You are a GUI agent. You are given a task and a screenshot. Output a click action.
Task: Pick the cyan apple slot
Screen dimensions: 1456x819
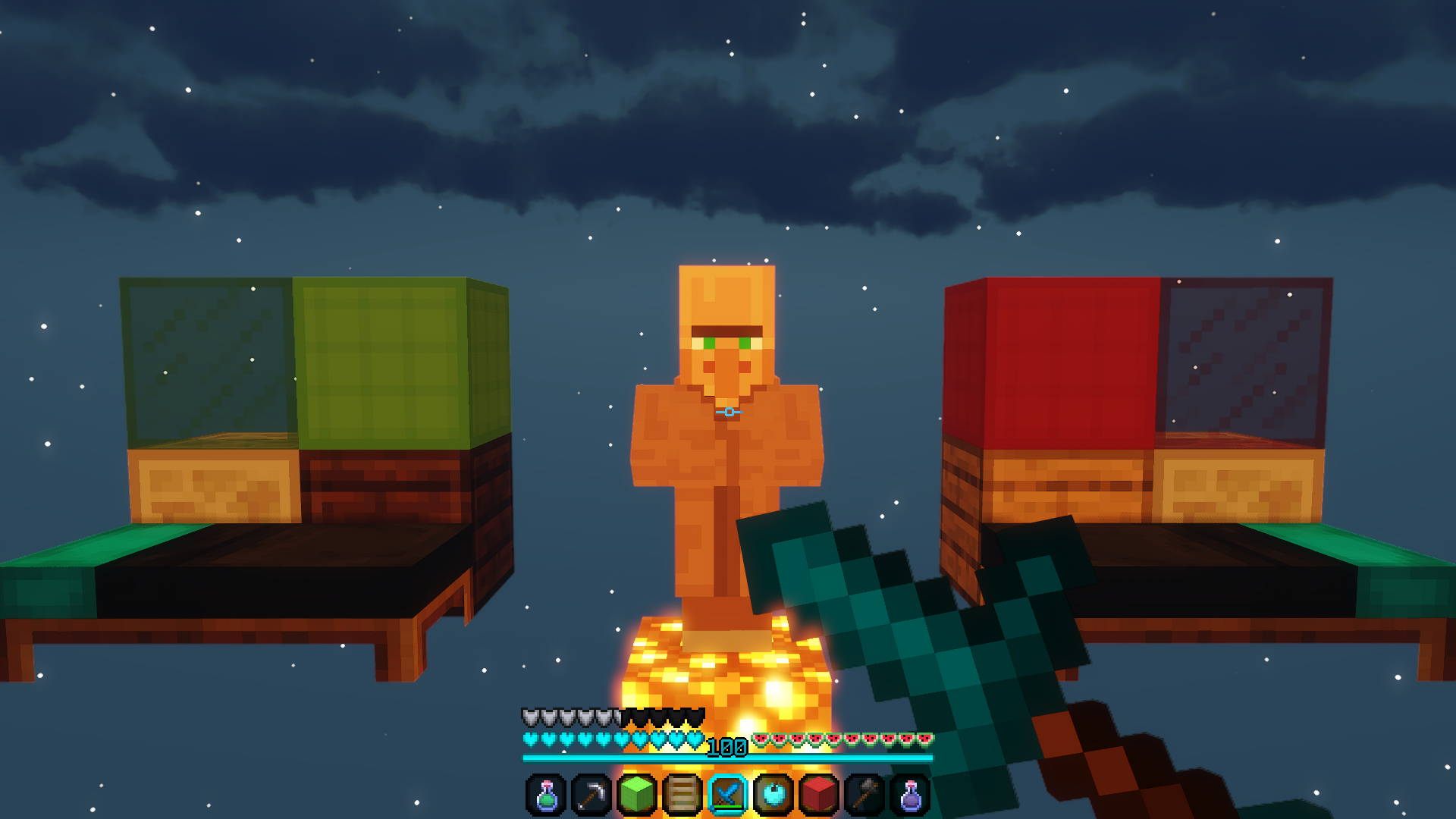pyautogui.click(x=773, y=795)
